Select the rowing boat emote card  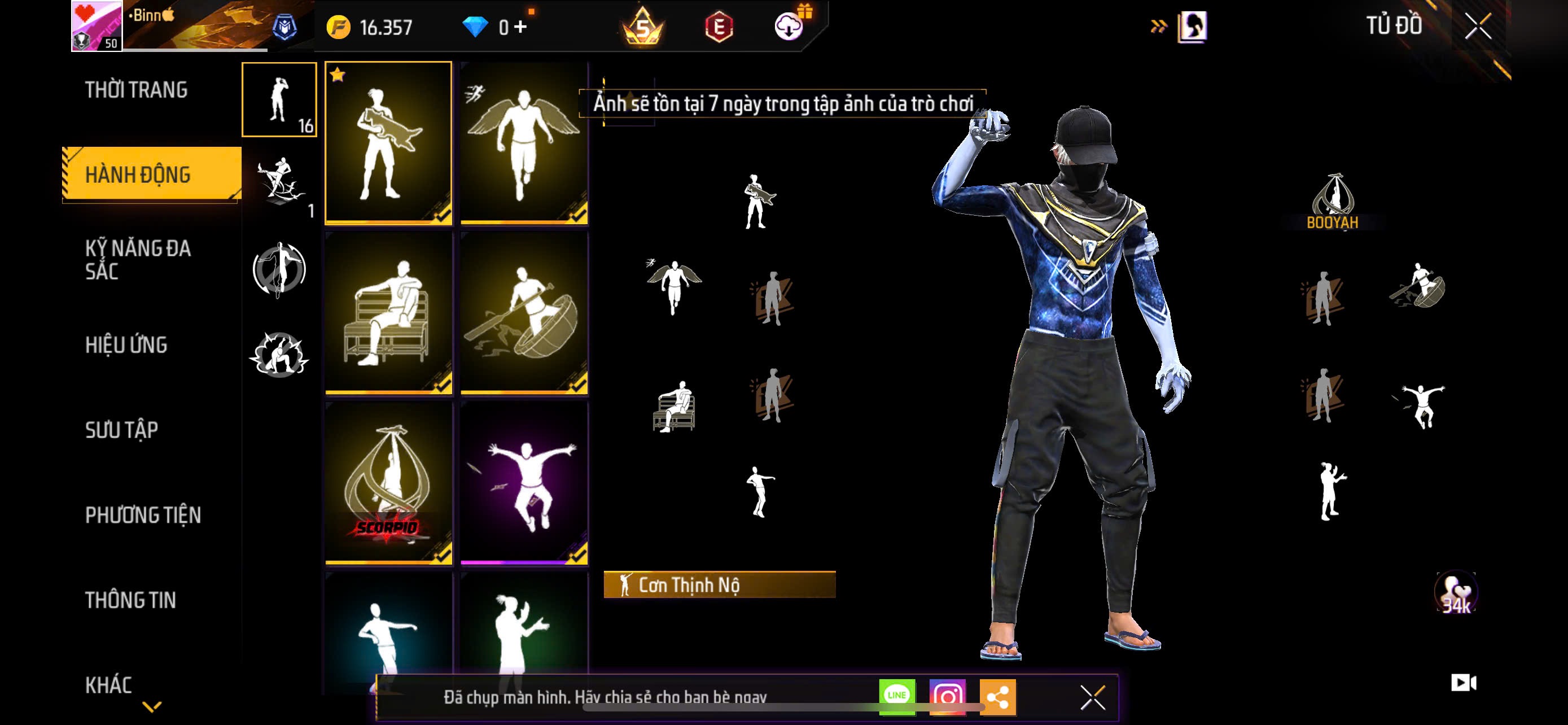(524, 313)
